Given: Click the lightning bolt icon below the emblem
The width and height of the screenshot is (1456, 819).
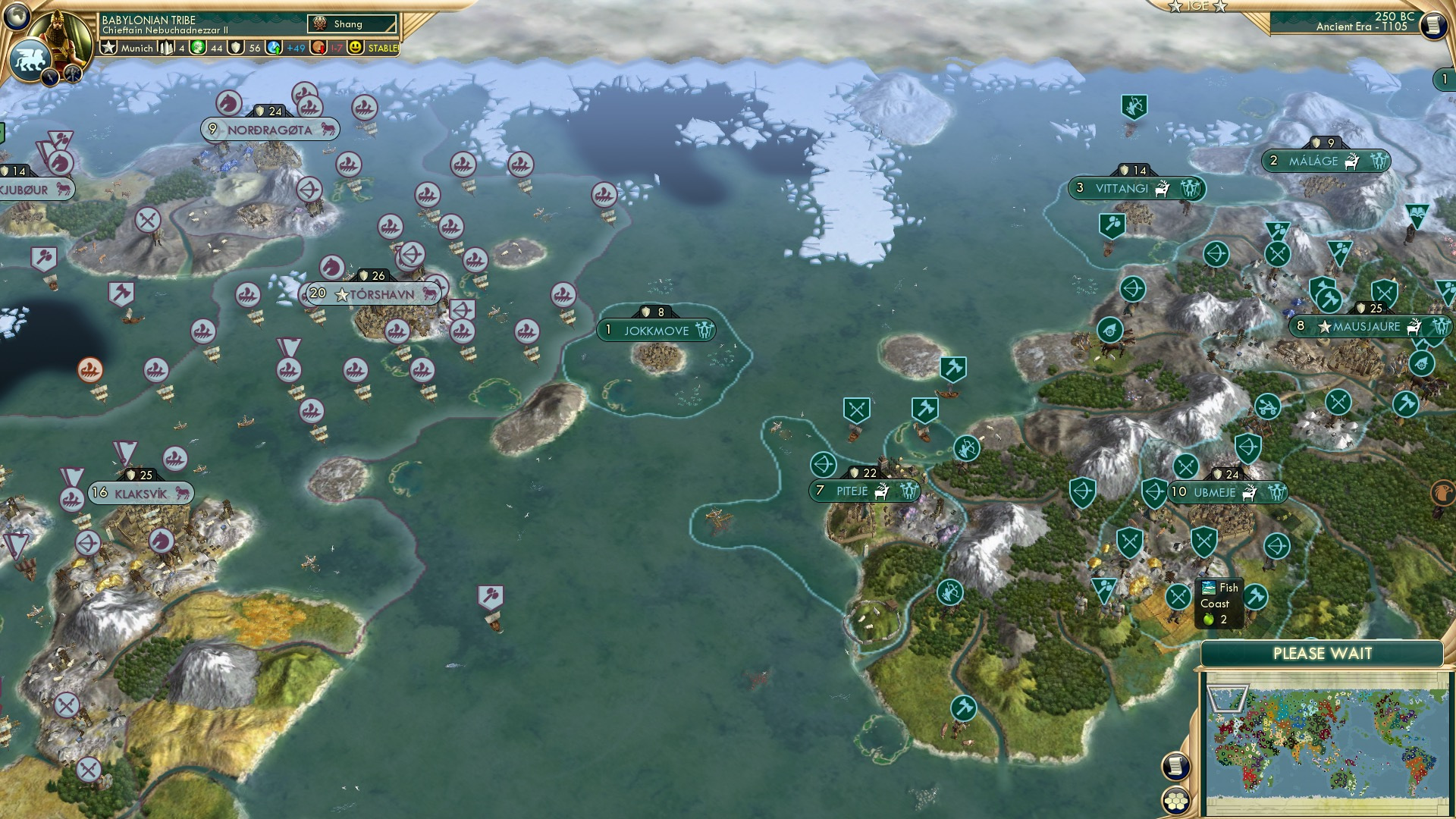Looking at the screenshot, I should click(50, 77).
